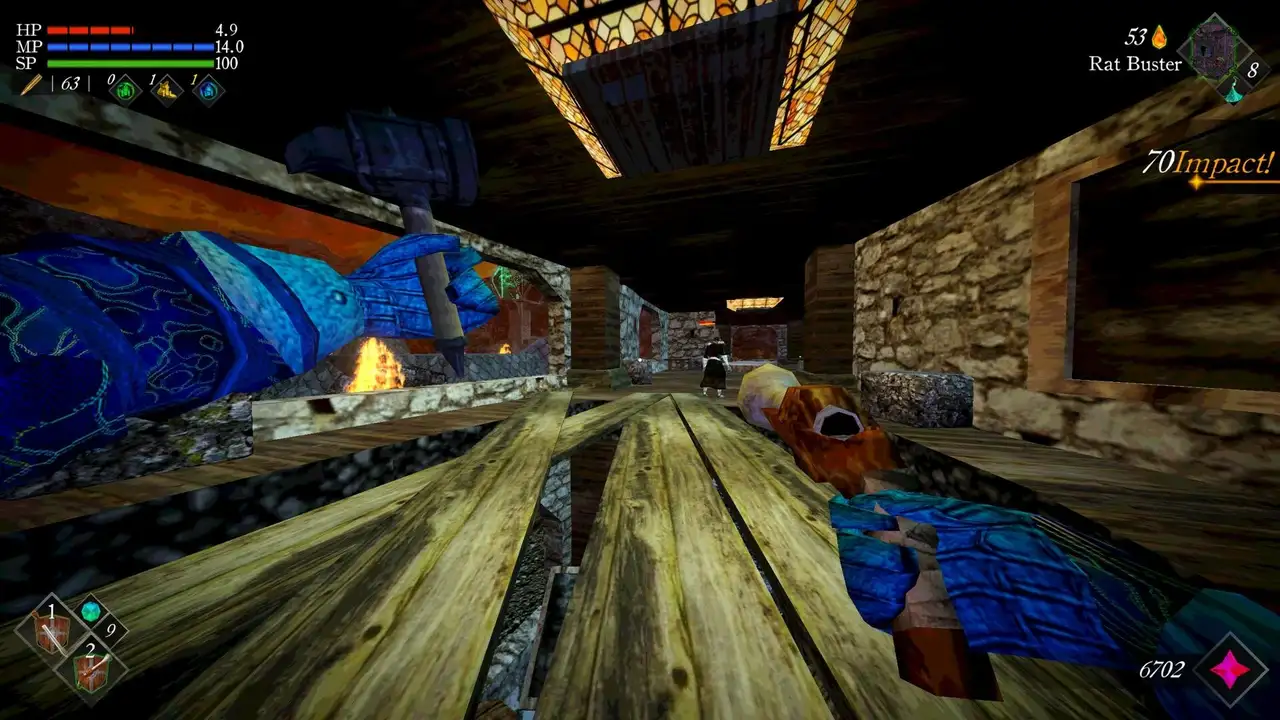This screenshot has height=720, width=1280.
Task: Choose the blue circular spell icon
Action: [208, 90]
